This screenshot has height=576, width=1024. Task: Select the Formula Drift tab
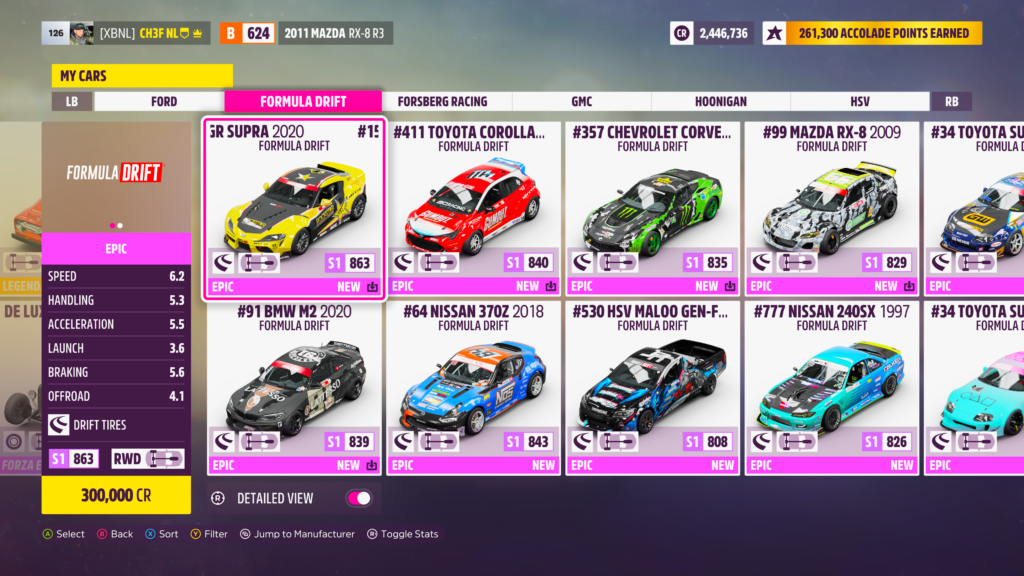coord(303,101)
